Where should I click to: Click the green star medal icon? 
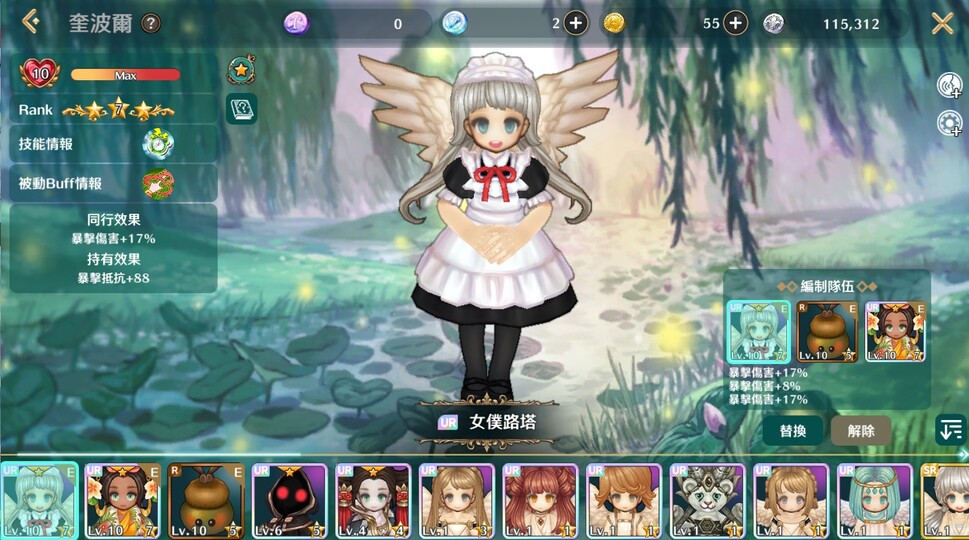point(241,70)
